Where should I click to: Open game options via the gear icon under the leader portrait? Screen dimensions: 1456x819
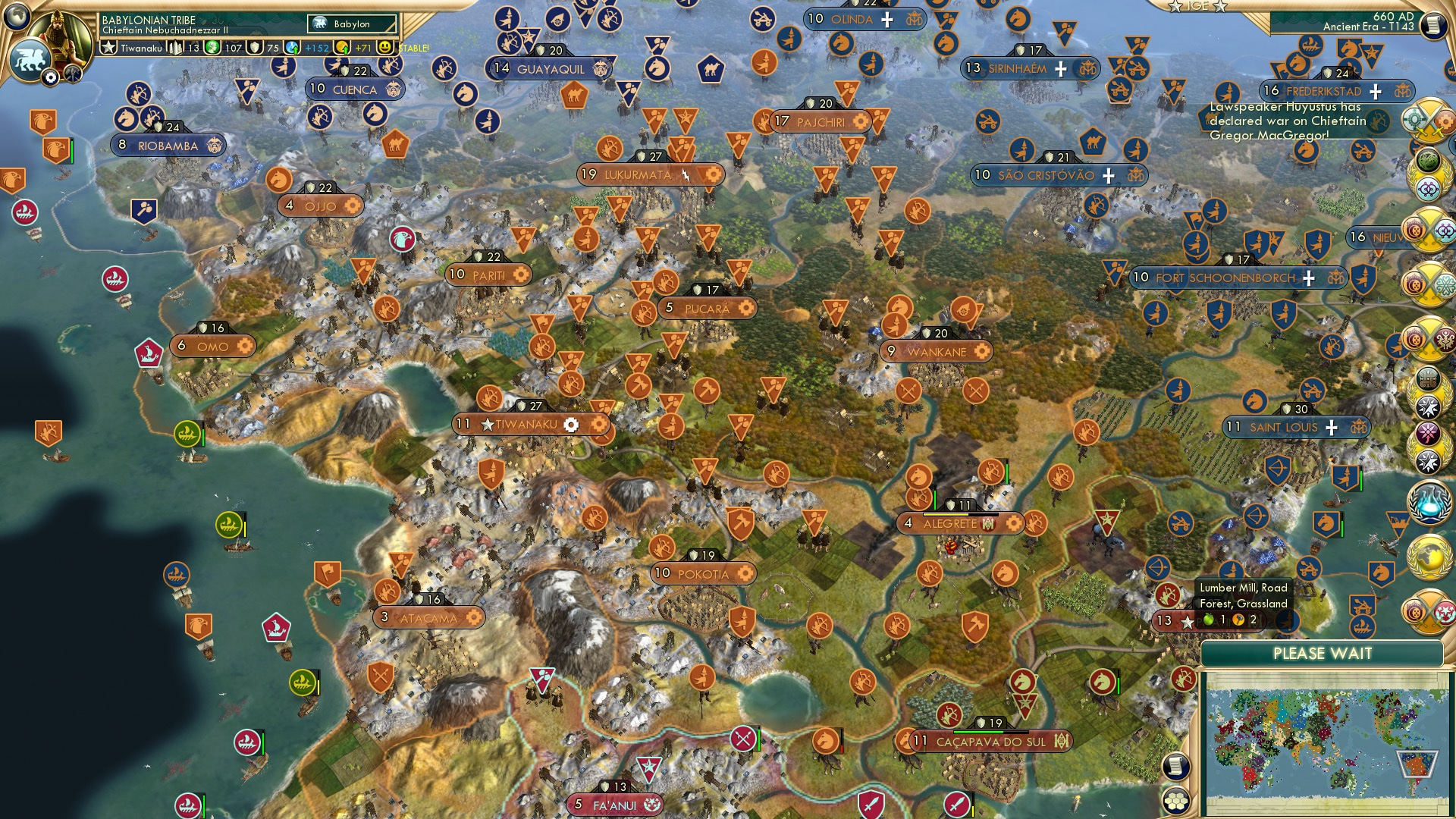pos(51,78)
